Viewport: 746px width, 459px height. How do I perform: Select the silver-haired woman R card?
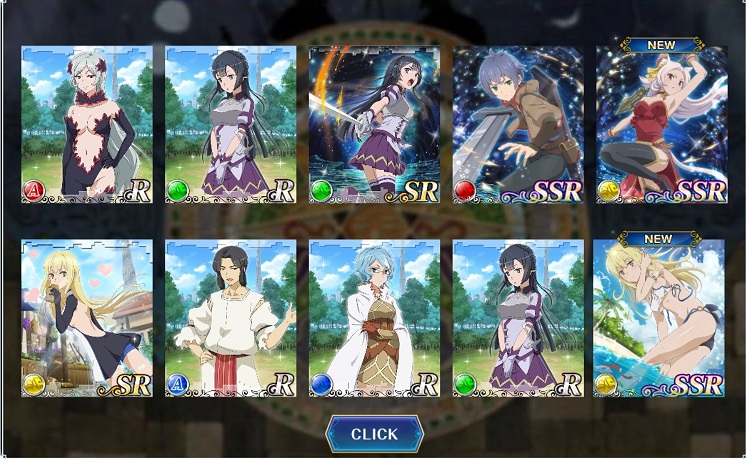tap(87, 124)
